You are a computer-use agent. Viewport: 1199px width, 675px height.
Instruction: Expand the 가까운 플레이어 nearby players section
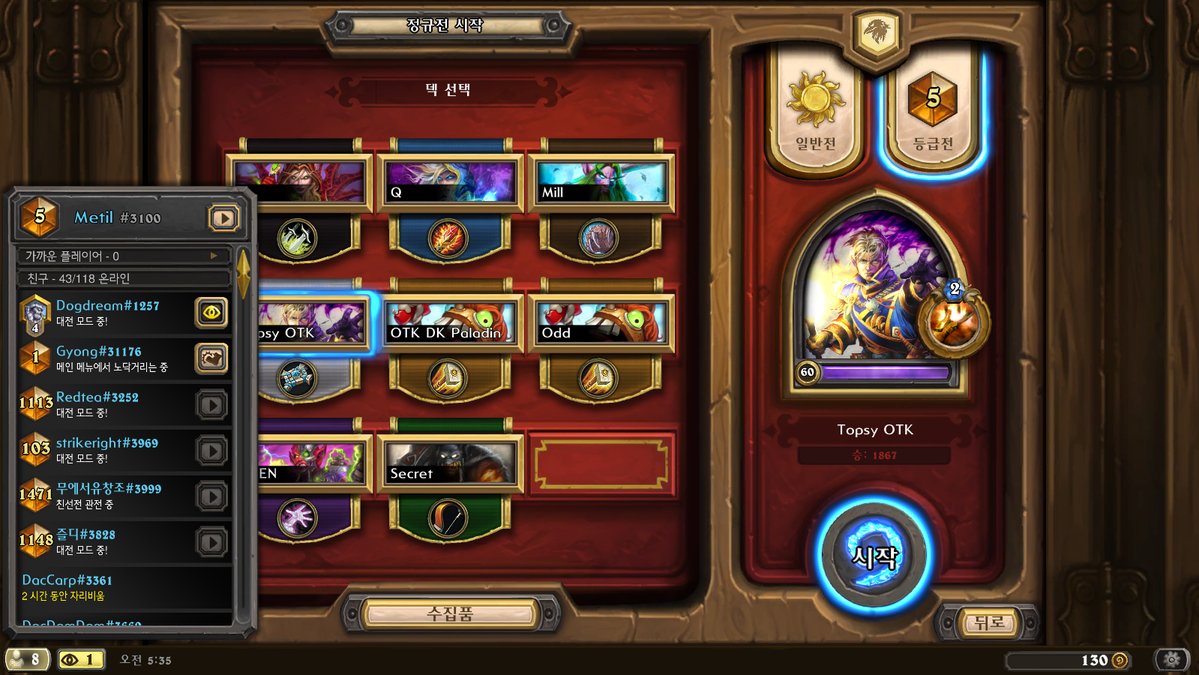coord(122,256)
